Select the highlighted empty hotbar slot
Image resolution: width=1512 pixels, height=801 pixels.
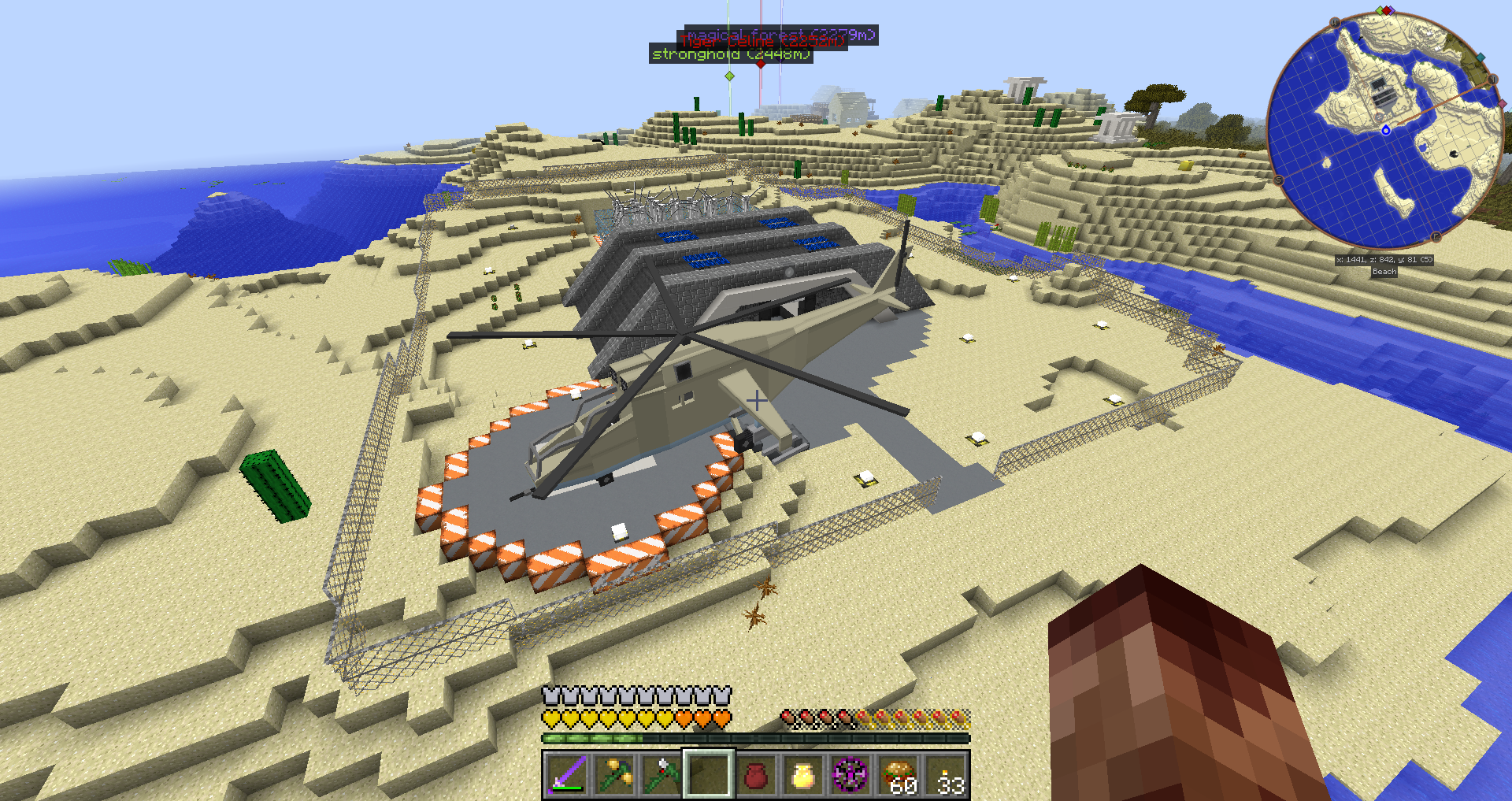[709, 774]
